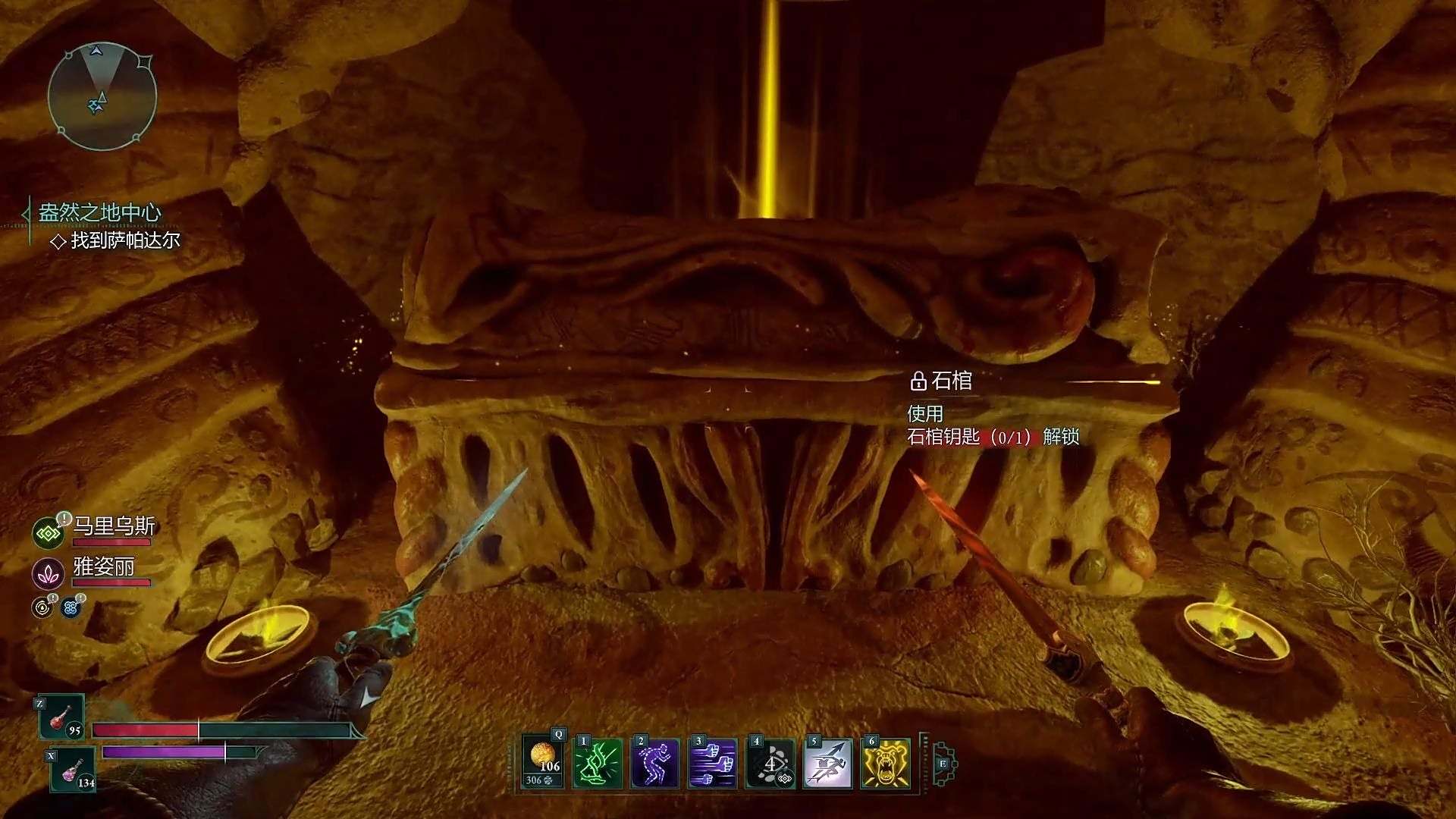The width and height of the screenshot is (1456, 819).
Task: Use the purple essence potion slot
Action: coord(74,770)
